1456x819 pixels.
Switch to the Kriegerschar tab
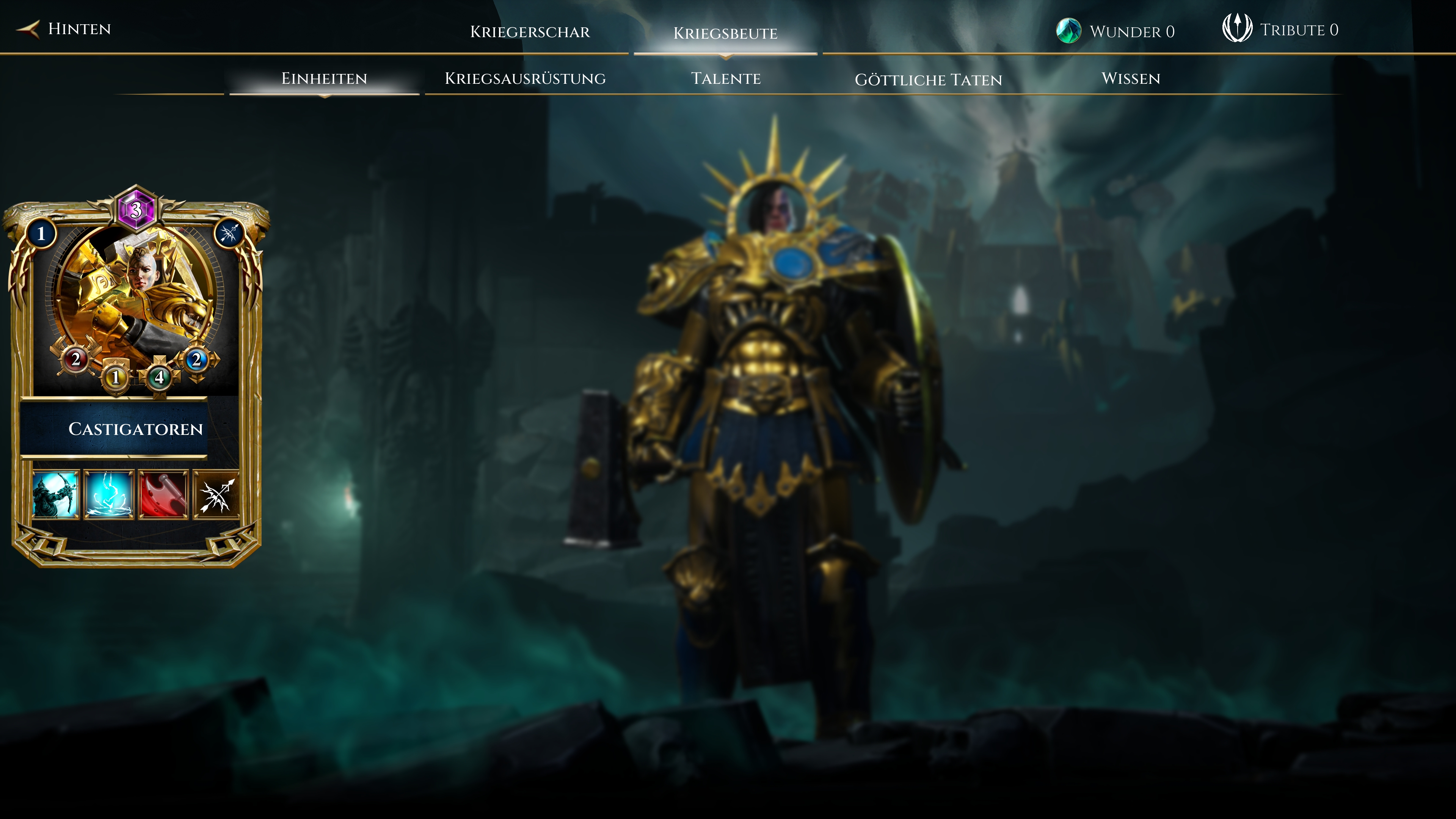[530, 31]
